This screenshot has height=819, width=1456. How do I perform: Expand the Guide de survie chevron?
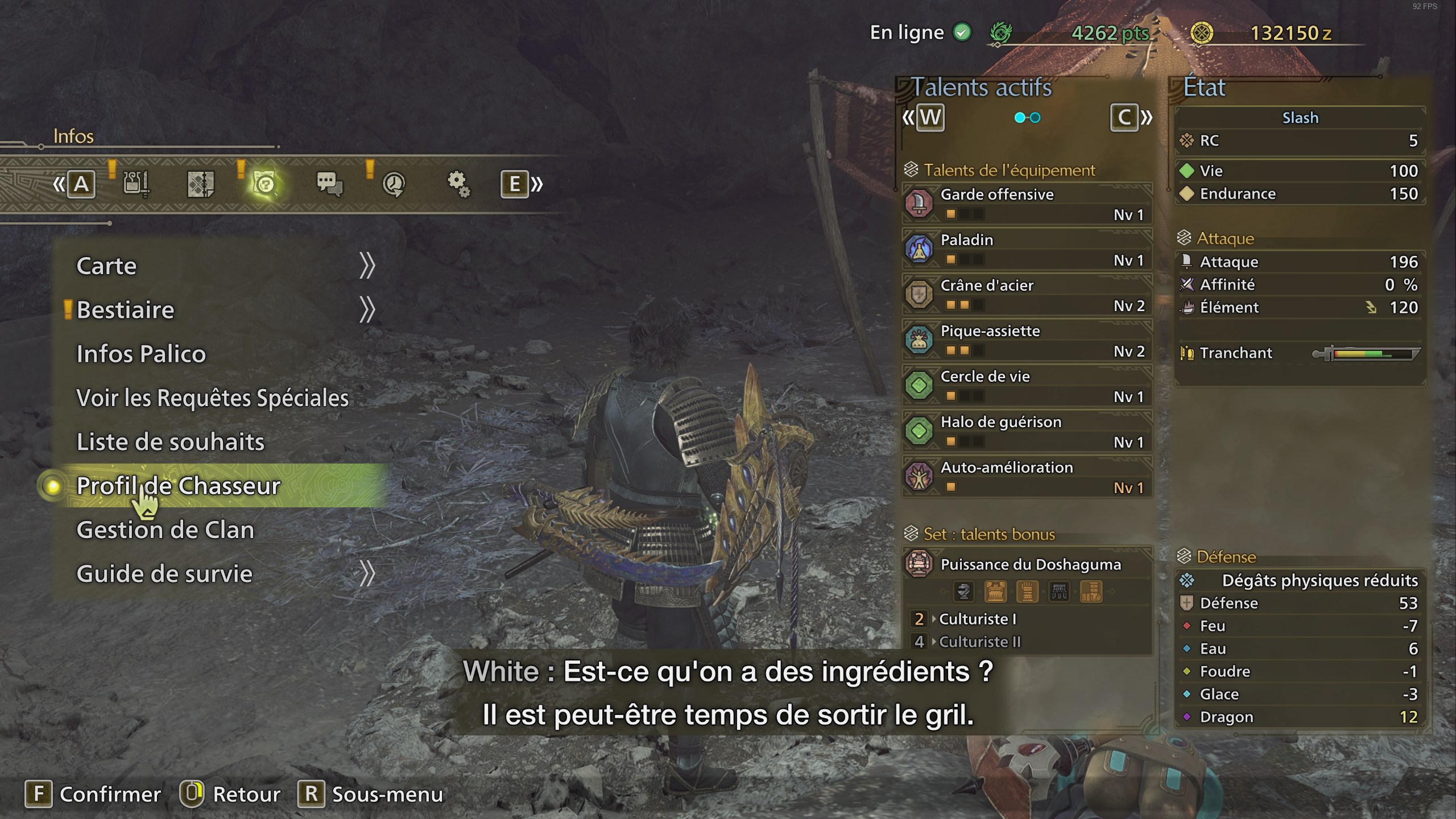tap(369, 574)
